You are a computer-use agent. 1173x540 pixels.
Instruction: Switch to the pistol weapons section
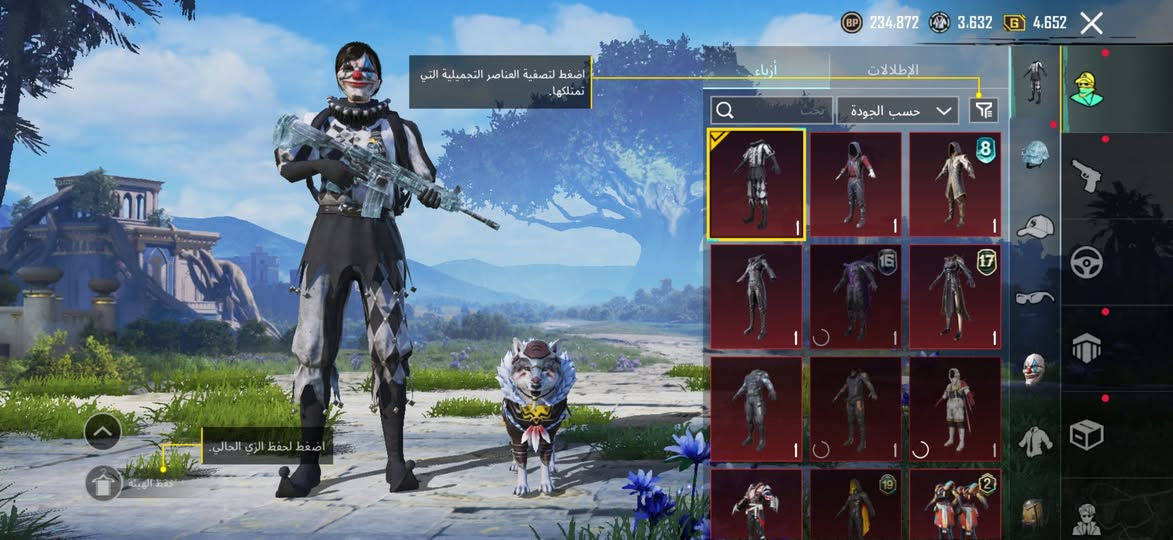1086,176
